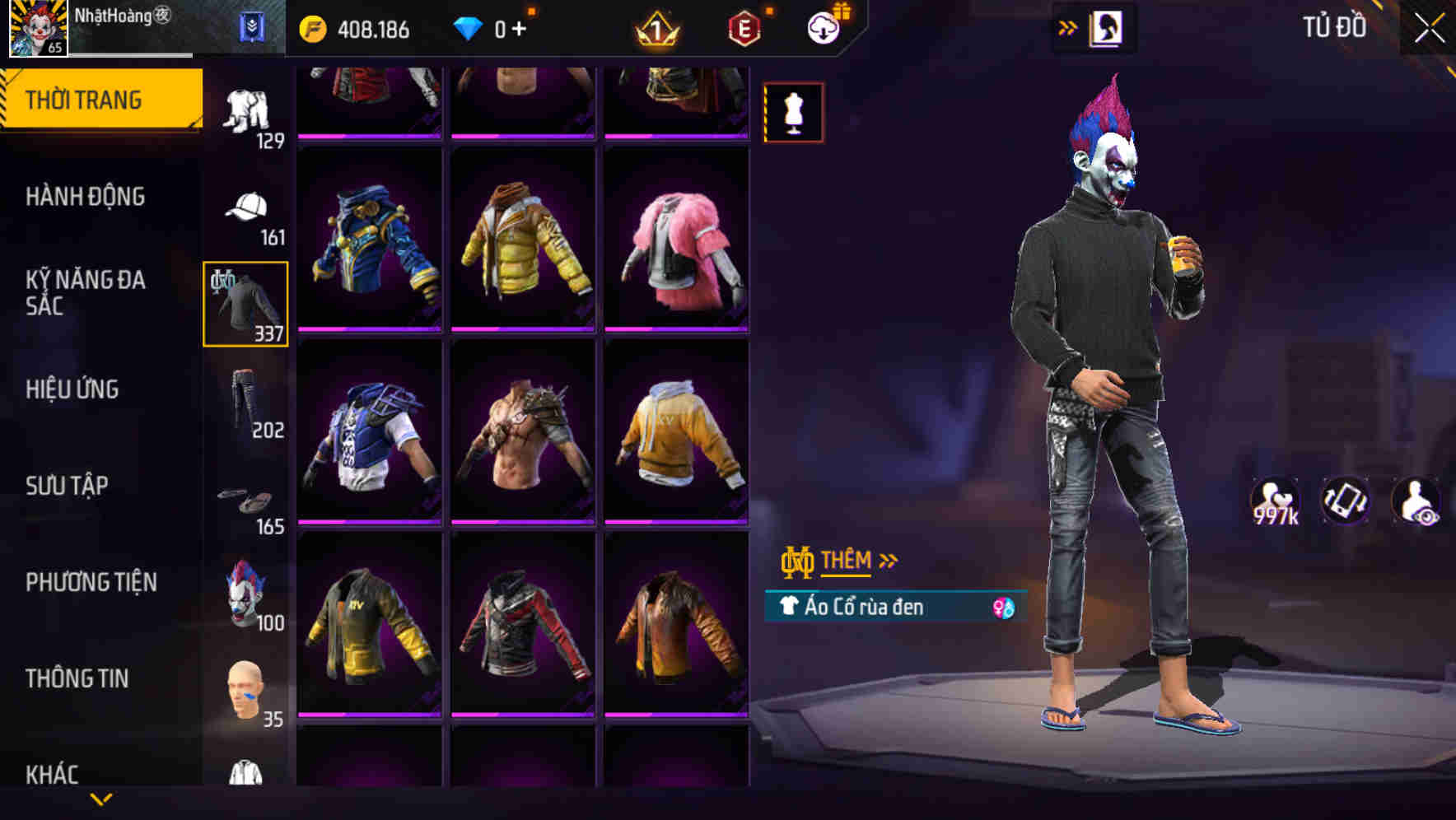Click the mannequin preview icon
Viewport: 1456px width, 820px height.
click(x=793, y=112)
